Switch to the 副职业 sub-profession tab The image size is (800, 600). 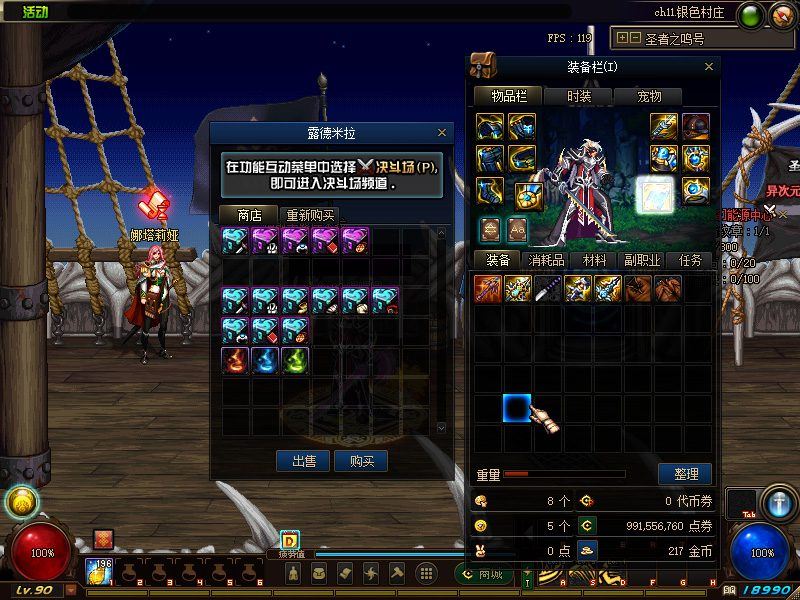point(642,260)
